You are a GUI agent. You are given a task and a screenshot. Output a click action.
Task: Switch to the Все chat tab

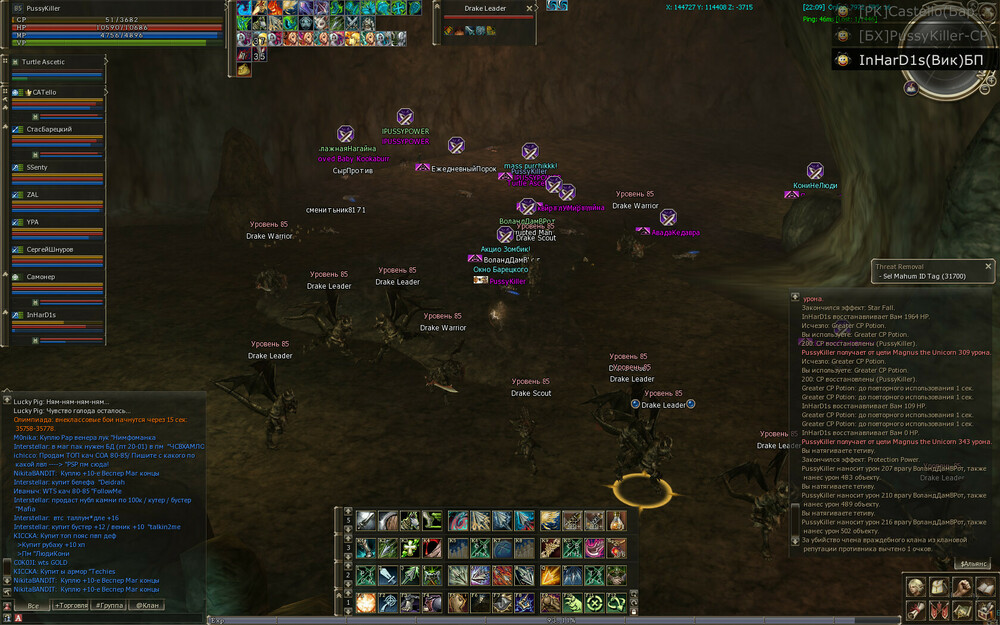(x=33, y=605)
